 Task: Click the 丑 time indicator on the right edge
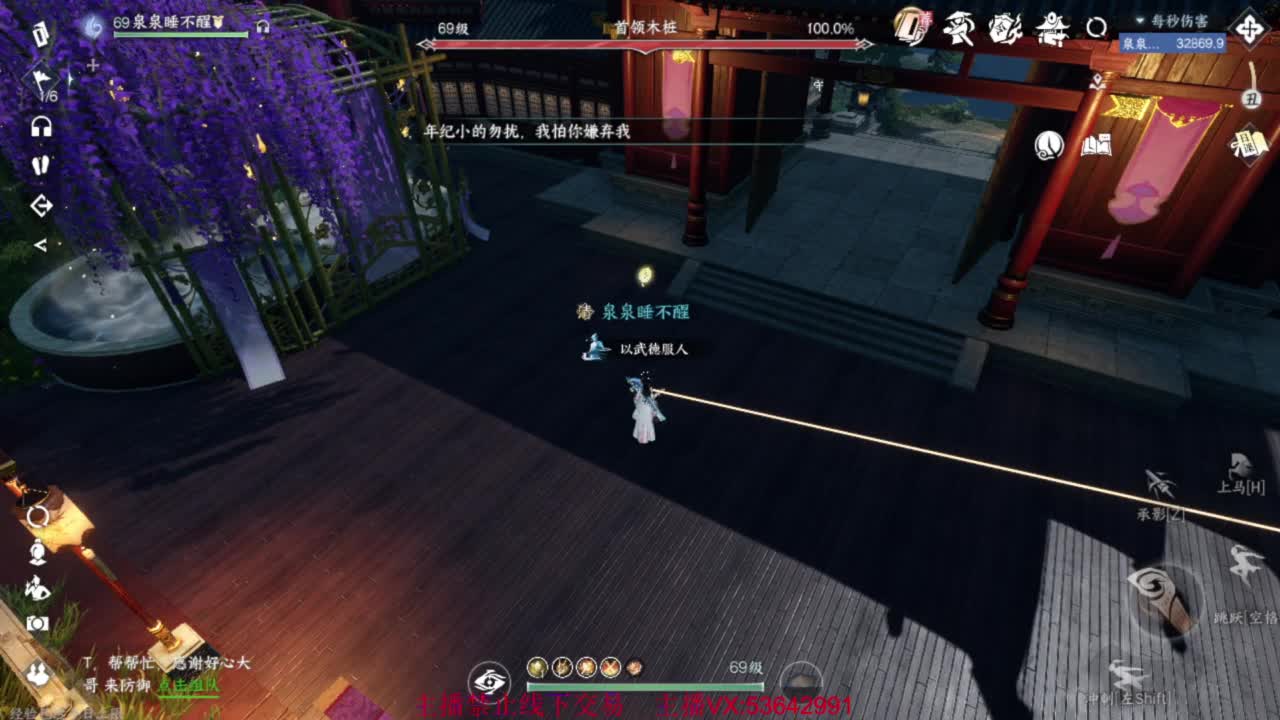pyautogui.click(x=1253, y=100)
